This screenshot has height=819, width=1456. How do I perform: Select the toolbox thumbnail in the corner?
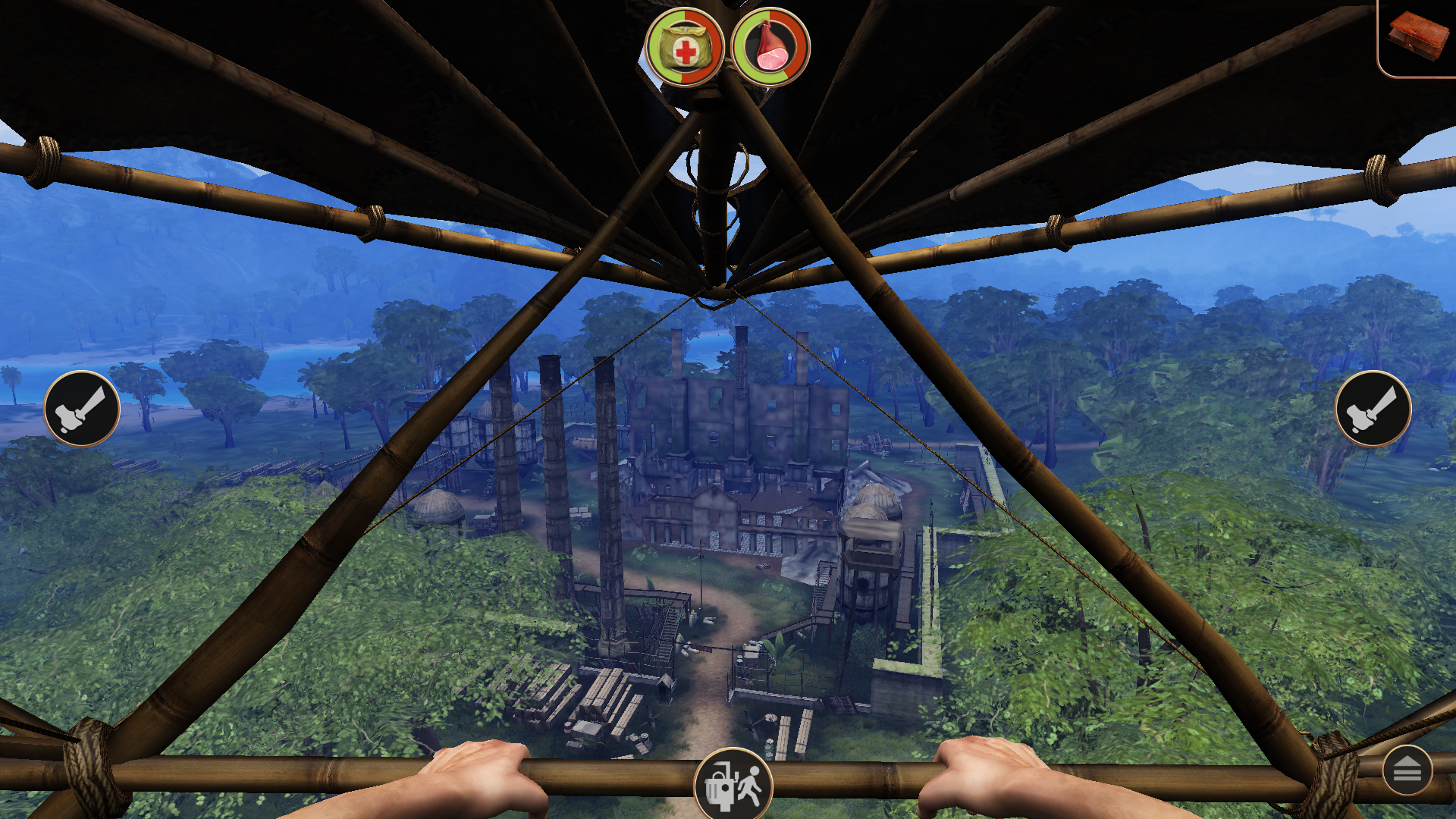point(1418,34)
